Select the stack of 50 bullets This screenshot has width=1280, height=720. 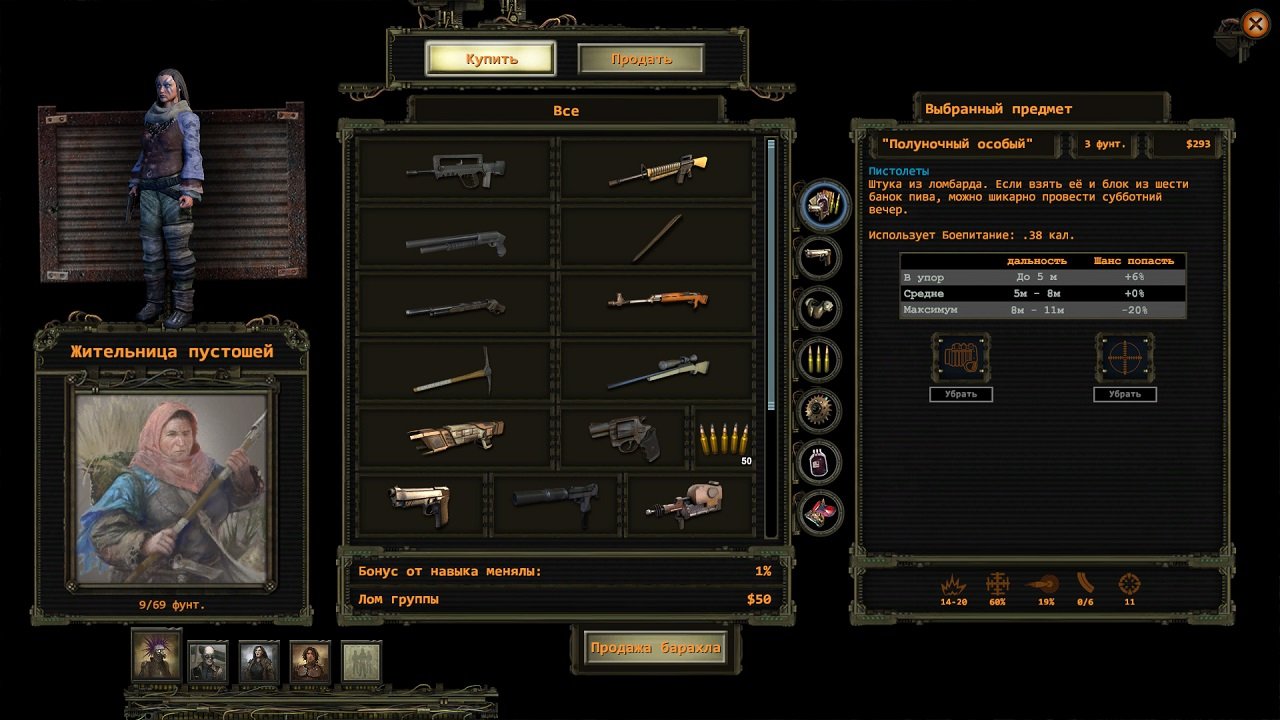[x=724, y=438]
